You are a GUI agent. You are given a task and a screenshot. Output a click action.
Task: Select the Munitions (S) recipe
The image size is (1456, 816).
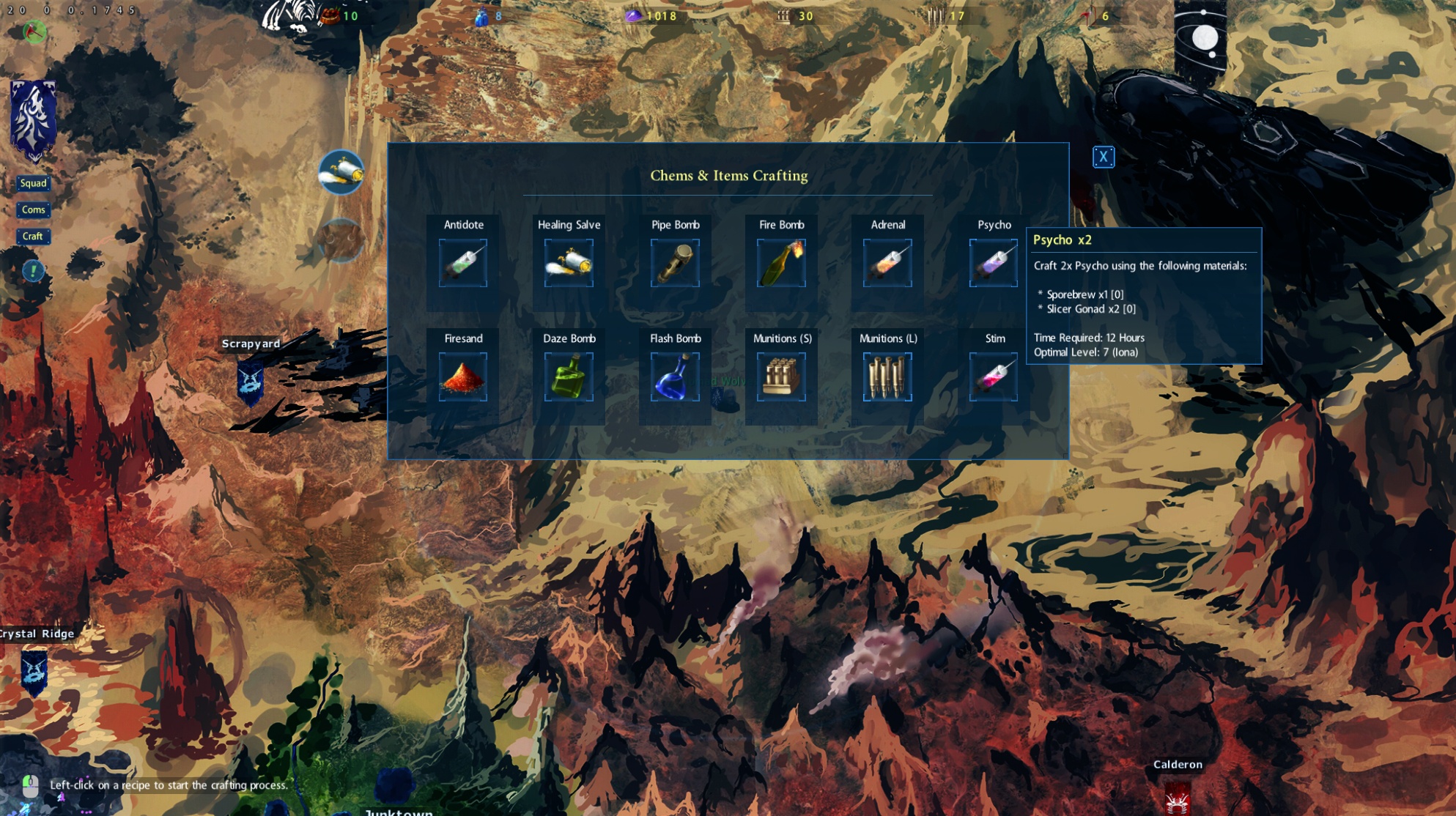coord(781,377)
